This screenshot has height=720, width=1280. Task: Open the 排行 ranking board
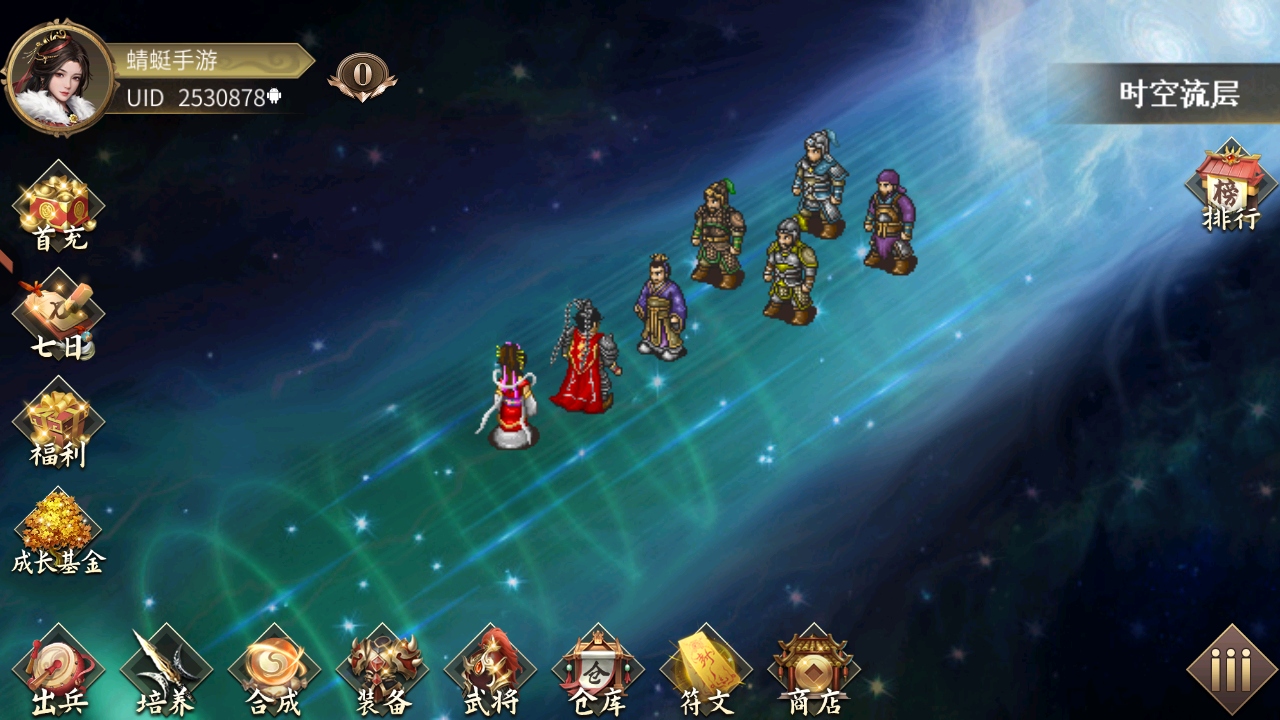[1230, 190]
